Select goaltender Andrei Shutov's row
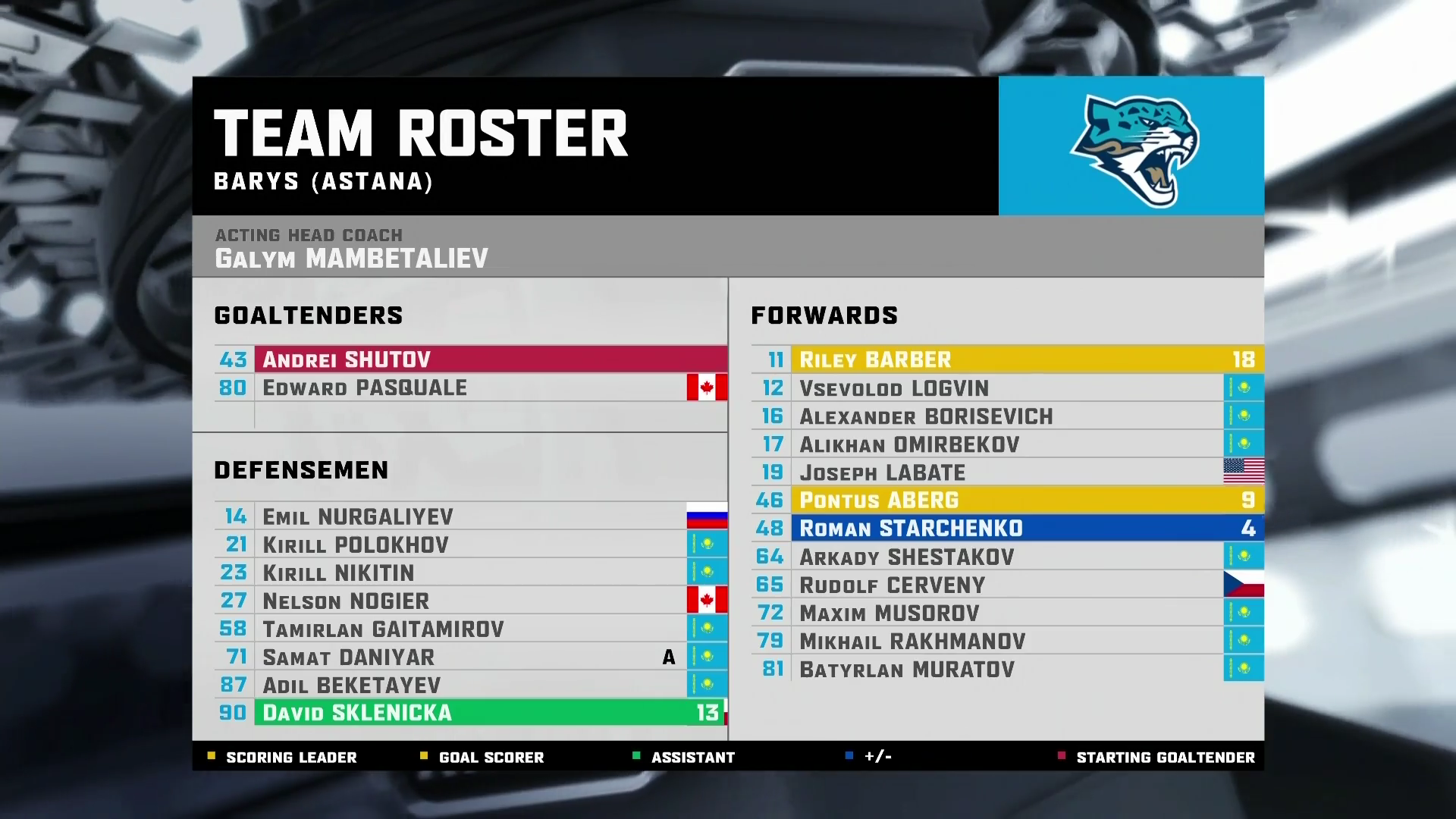This screenshot has width=1456, height=819. click(470, 359)
